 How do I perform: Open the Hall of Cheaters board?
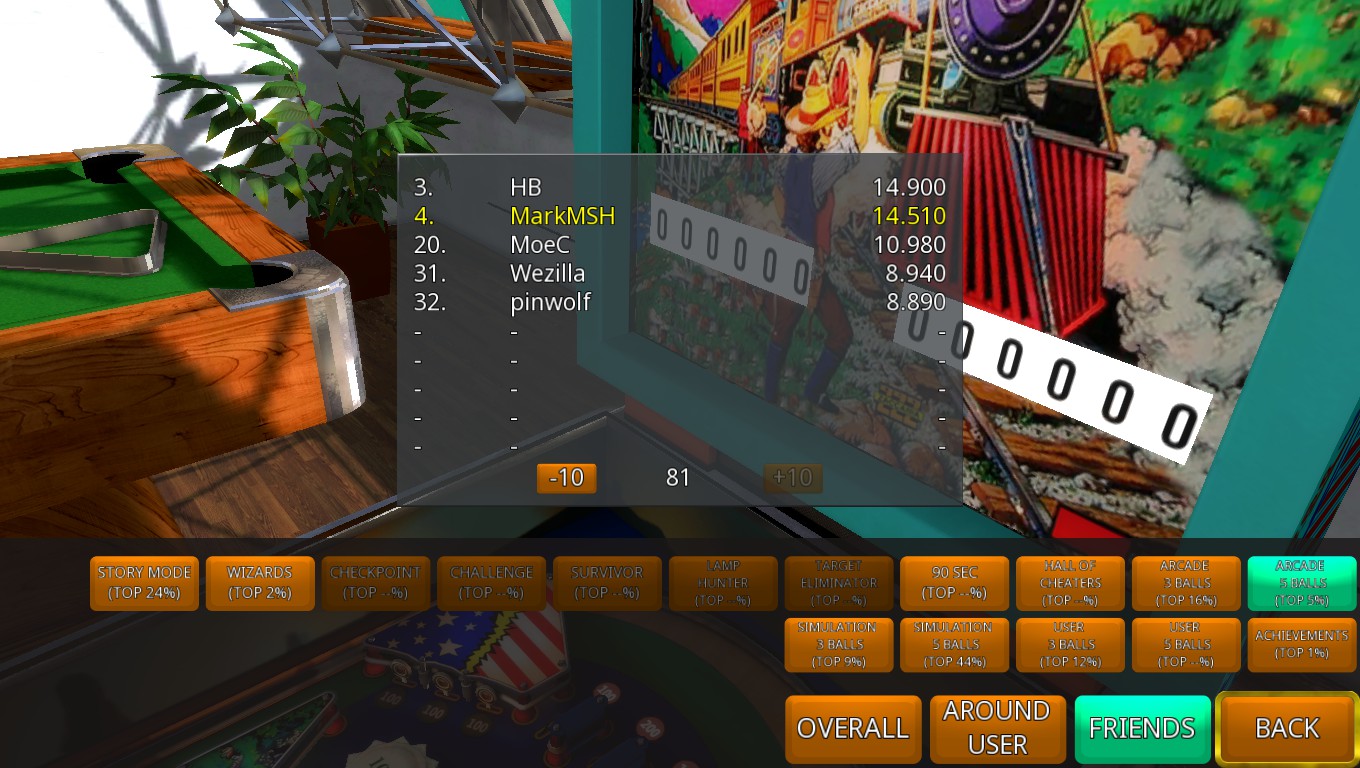tap(1071, 583)
